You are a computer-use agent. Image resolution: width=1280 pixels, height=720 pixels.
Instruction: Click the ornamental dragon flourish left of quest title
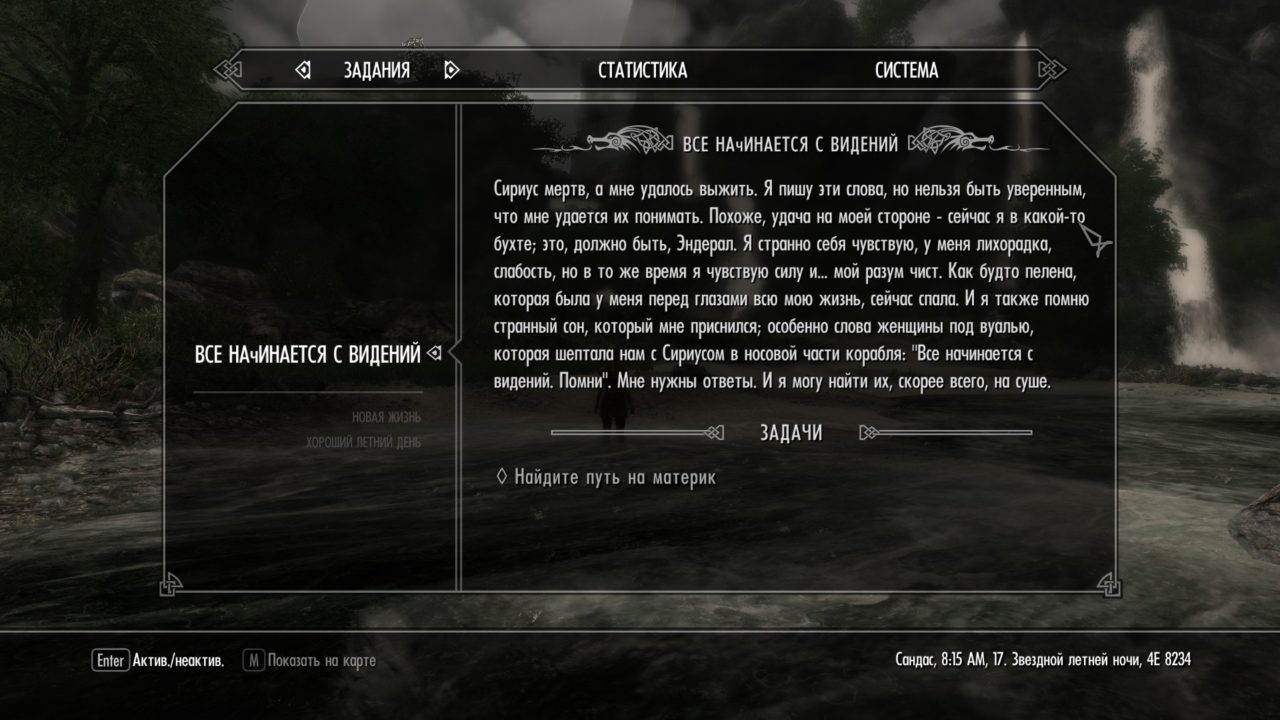coord(626,140)
